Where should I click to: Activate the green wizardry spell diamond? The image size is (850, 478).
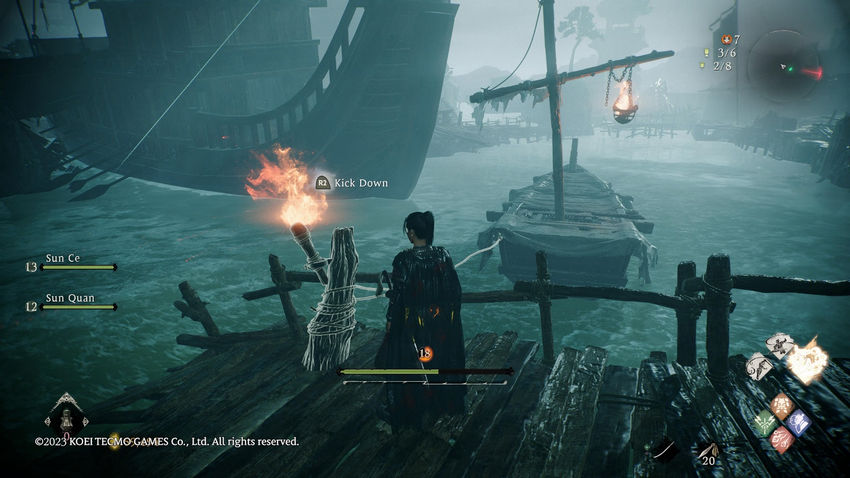tap(765, 422)
